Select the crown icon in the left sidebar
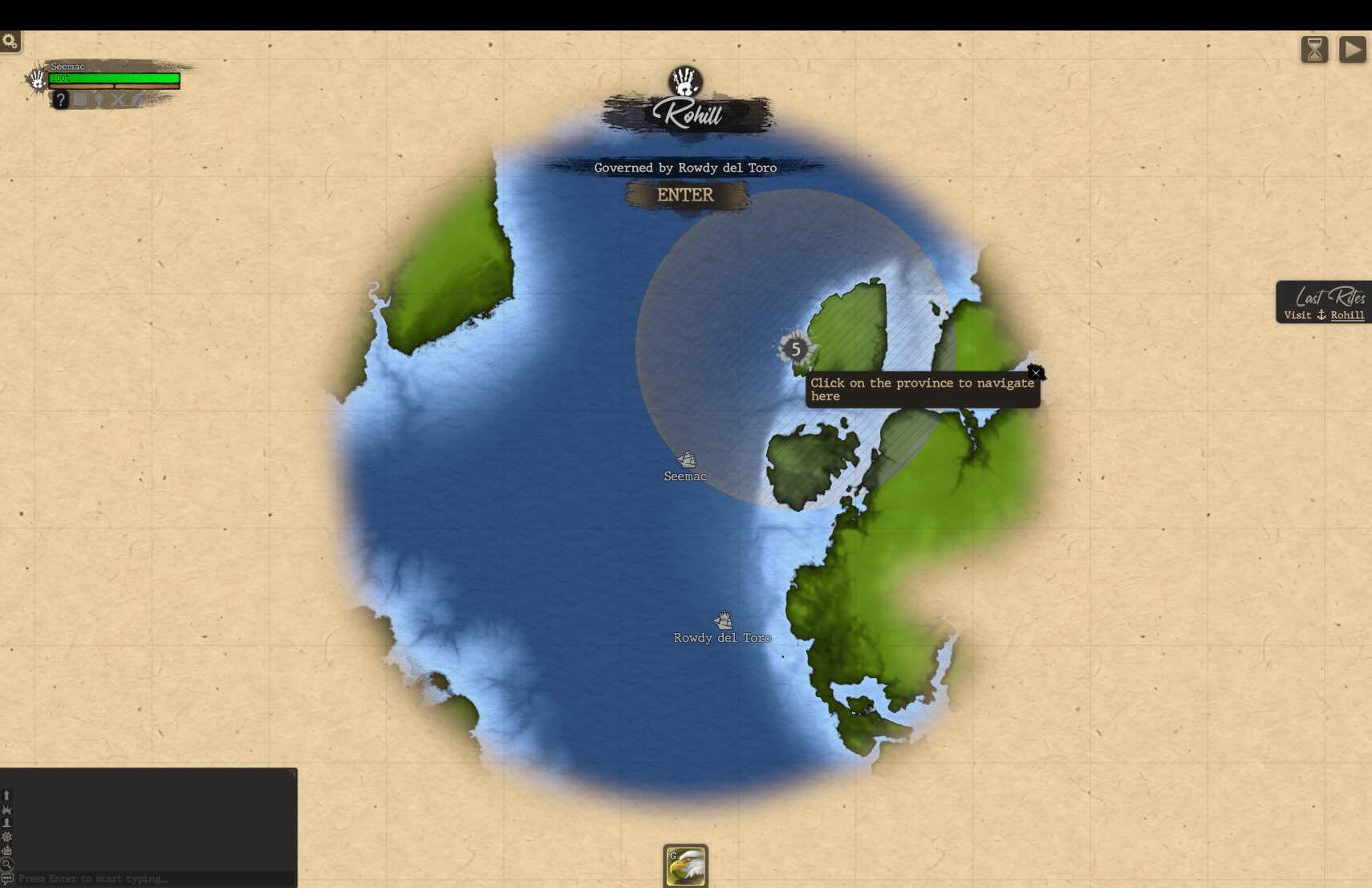Image resolution: width=1372 pixels, height=888 pixels. (x=6, y=809)
